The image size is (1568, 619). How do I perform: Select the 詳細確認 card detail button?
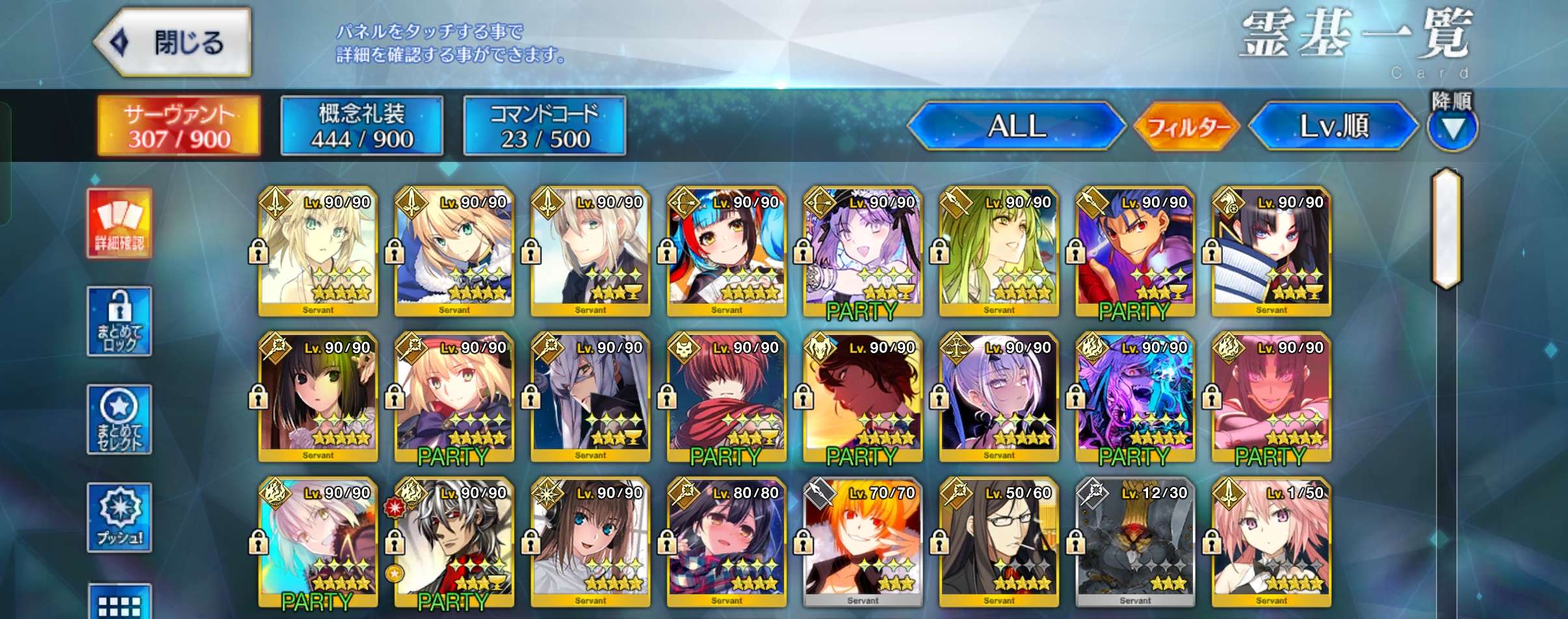(120, 224)
